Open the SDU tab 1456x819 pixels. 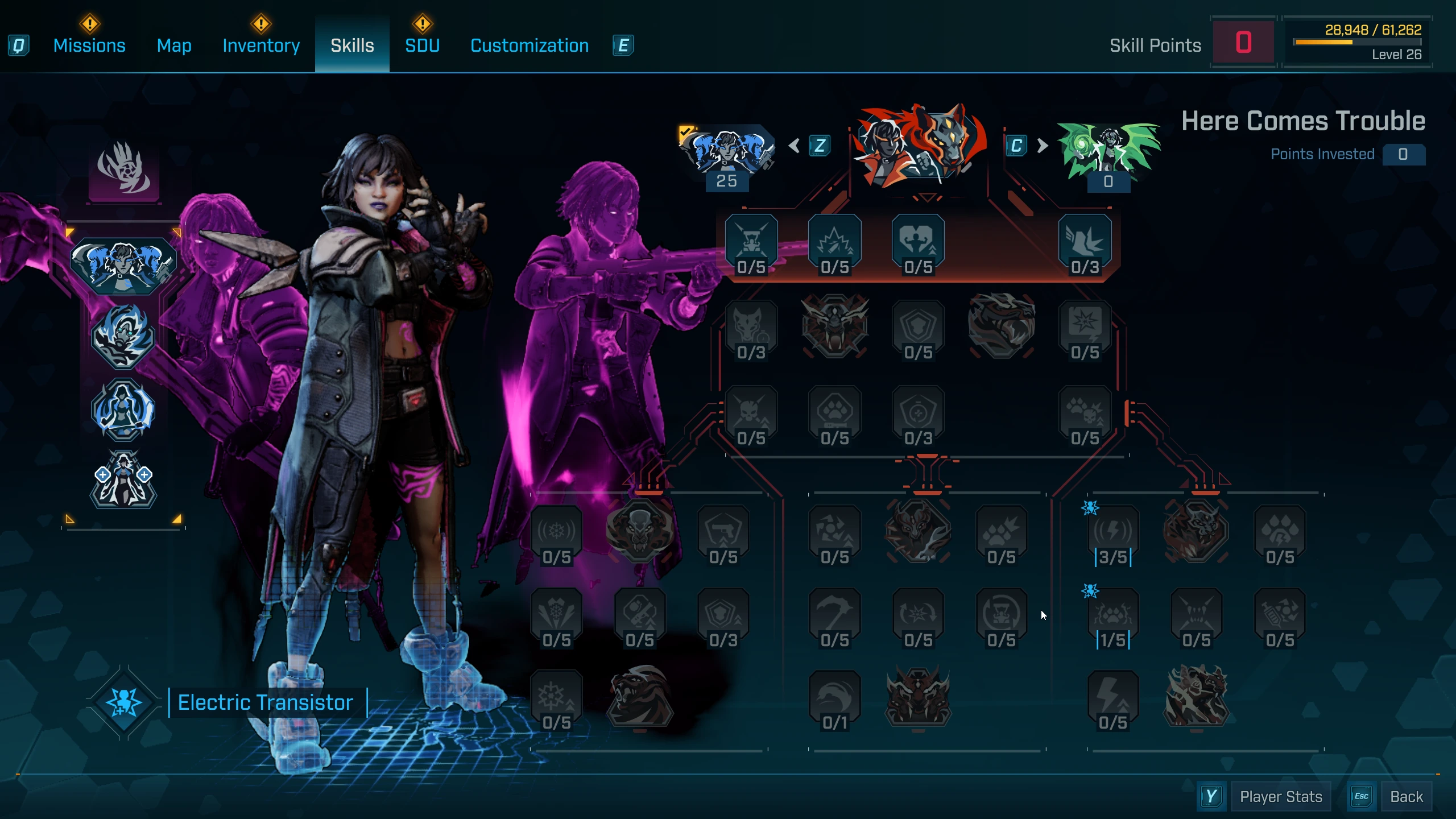[422, 45]
